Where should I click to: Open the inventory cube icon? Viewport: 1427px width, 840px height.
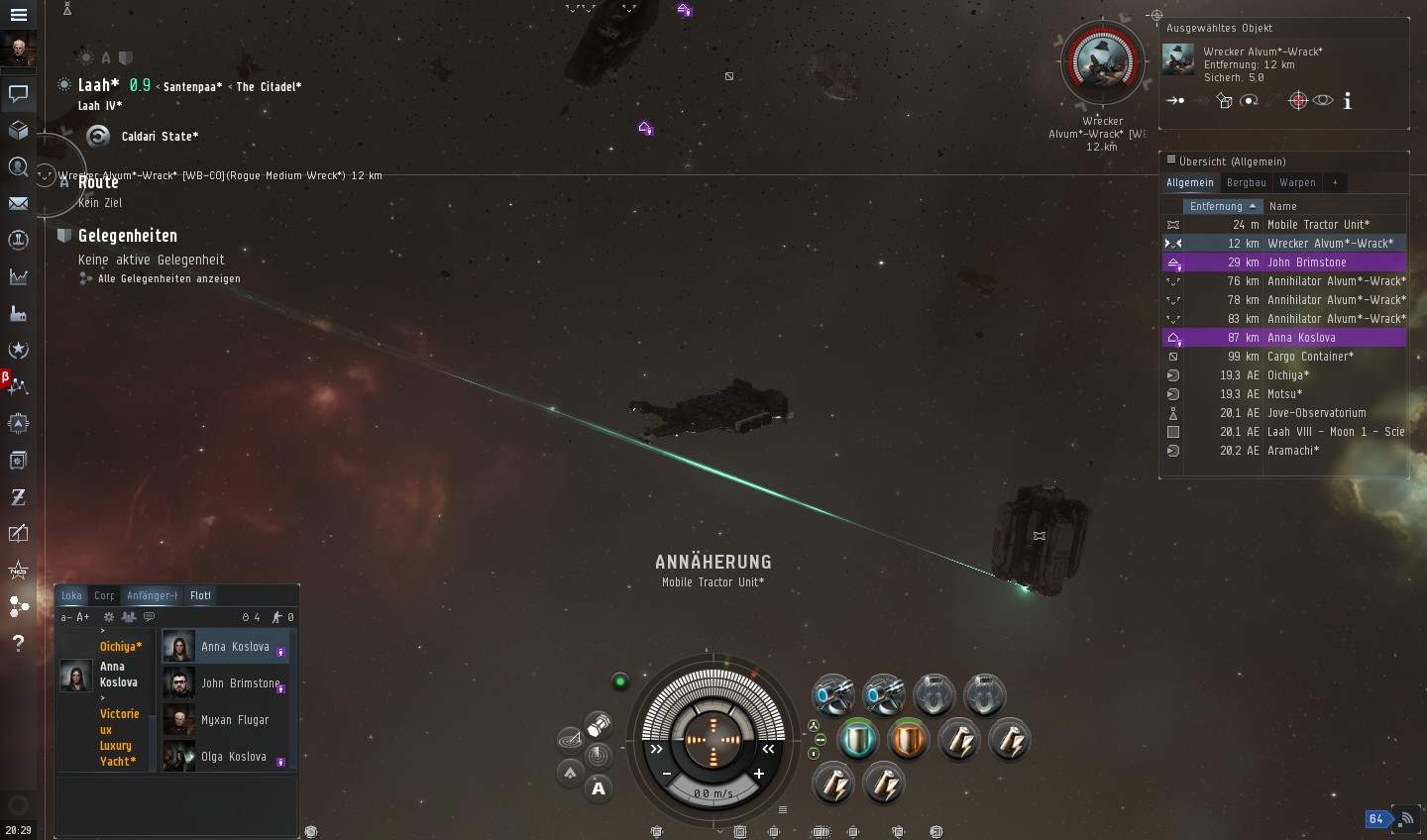click(x=18, y=131)
